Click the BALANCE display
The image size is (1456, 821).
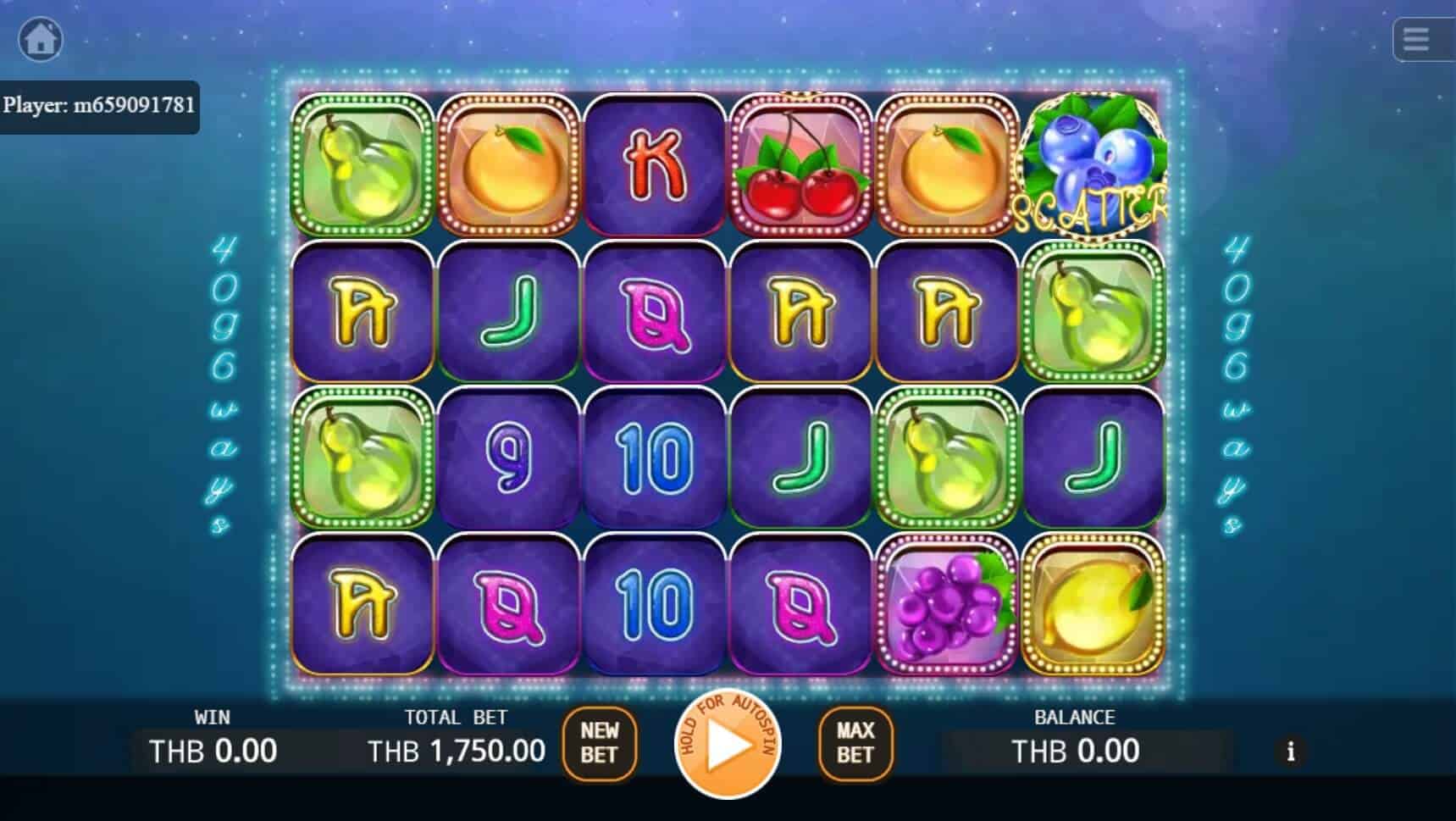point(1076,751)
